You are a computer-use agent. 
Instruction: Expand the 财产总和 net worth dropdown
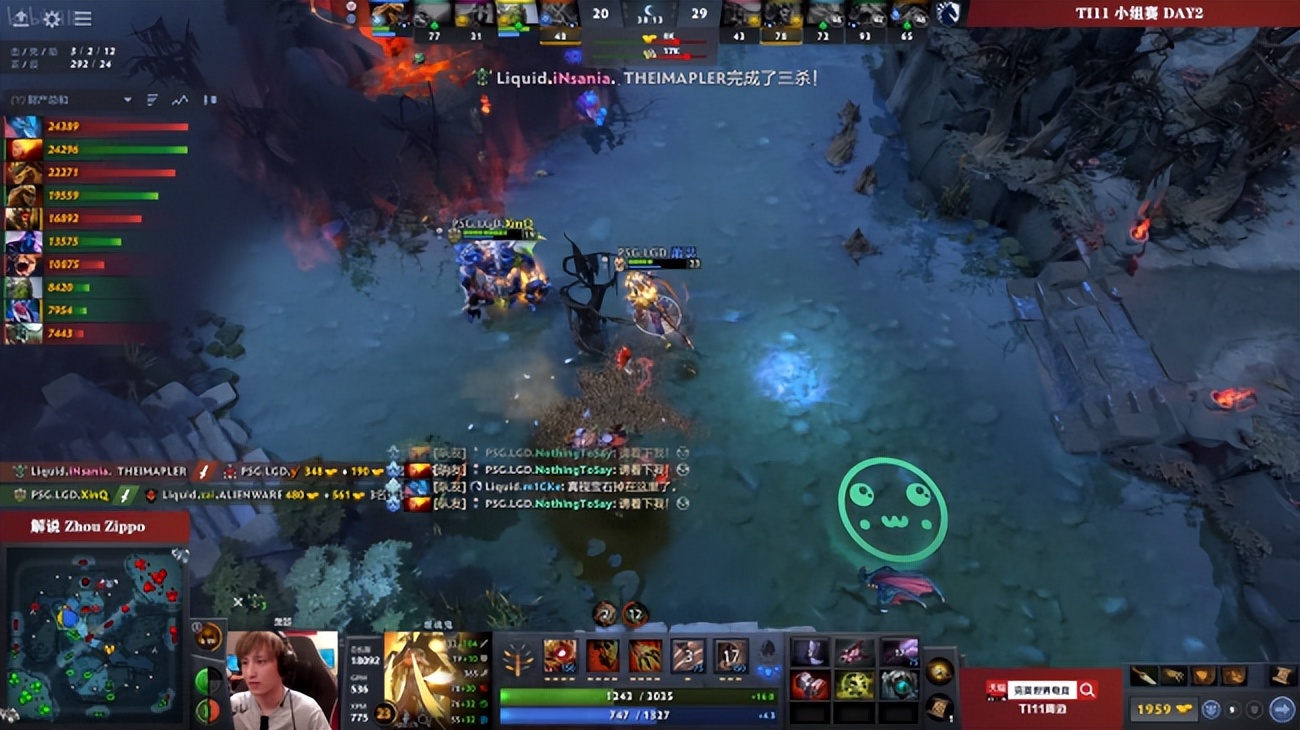click(128, 100)
